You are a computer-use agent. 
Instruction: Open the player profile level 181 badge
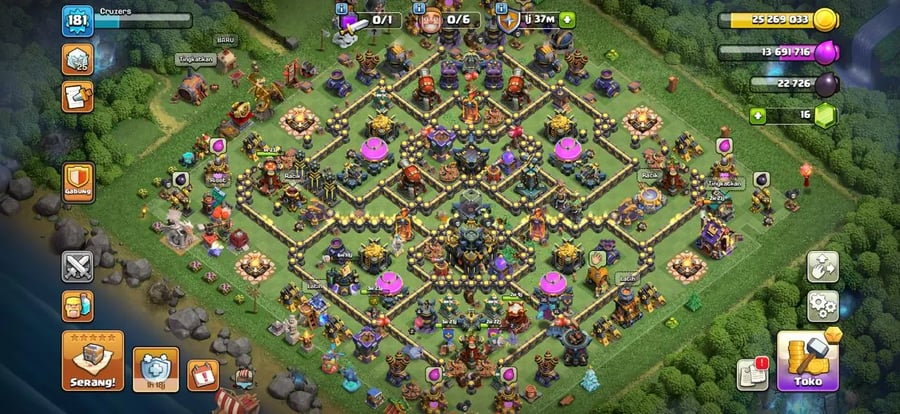(77, 22)
